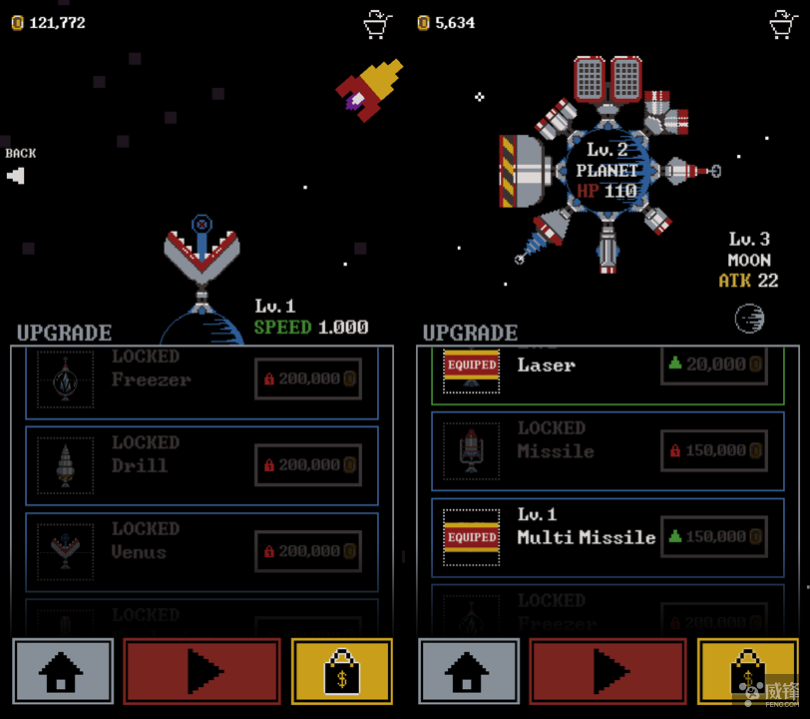Select the equipped Multi Missile icon

471,537
